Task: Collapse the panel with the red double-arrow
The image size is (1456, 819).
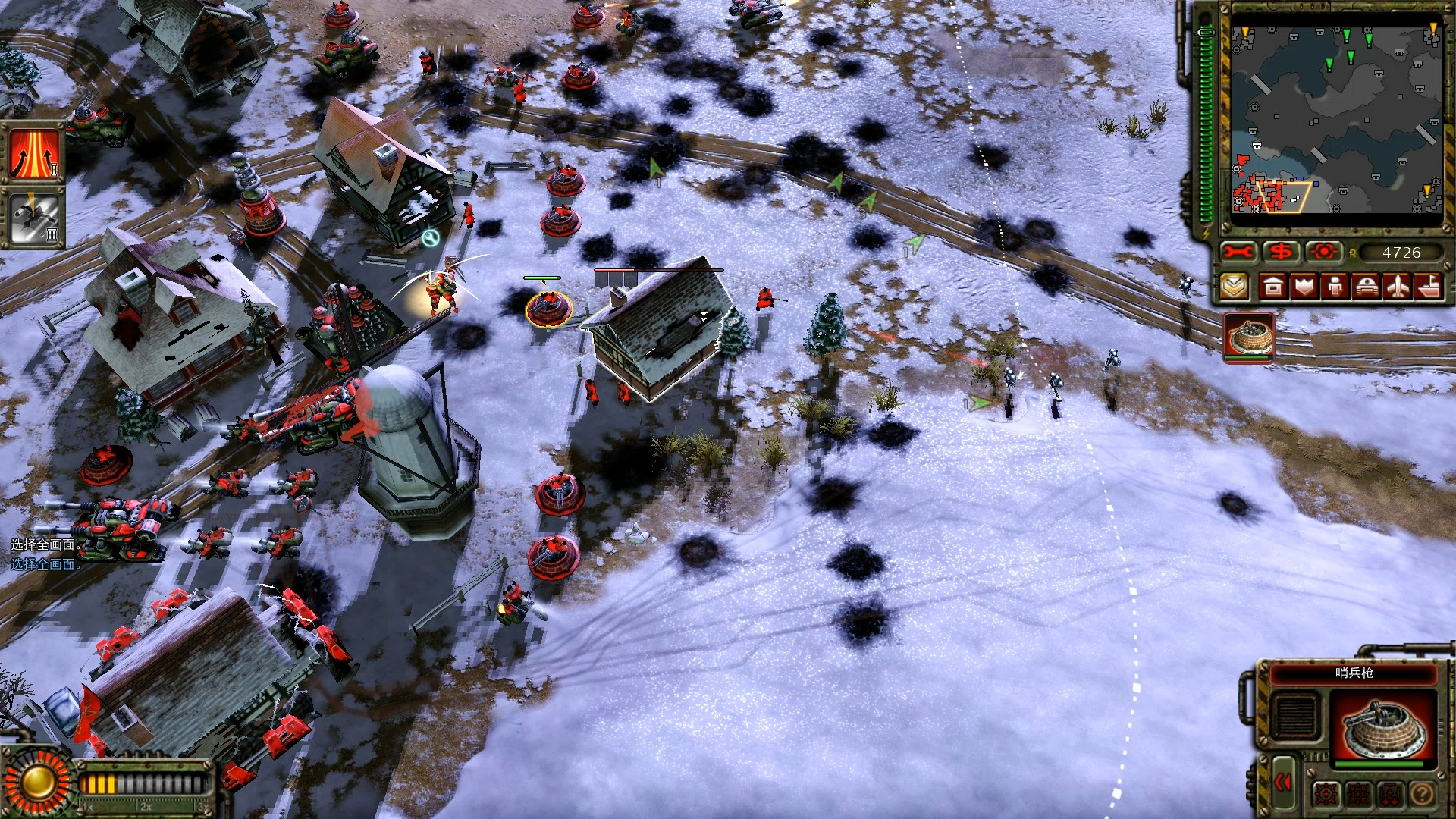Action: coord(1283,783)
